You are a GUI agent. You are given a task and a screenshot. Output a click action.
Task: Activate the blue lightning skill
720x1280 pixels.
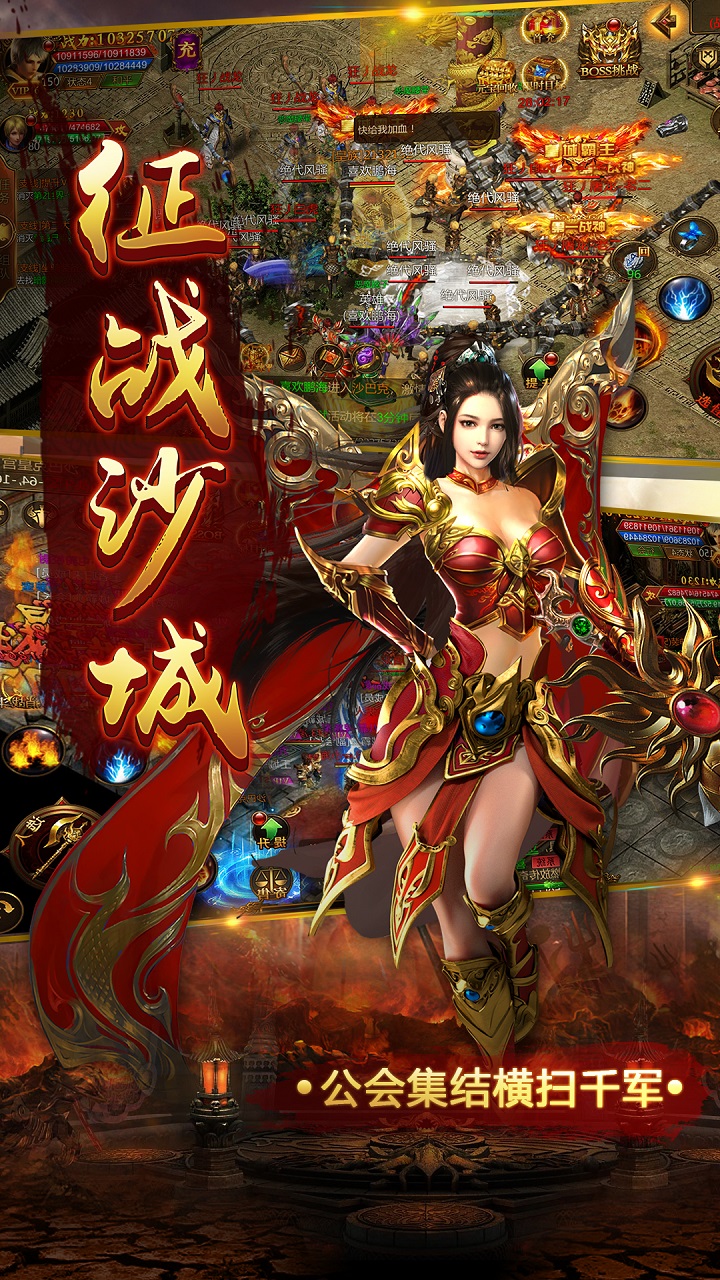685,297
